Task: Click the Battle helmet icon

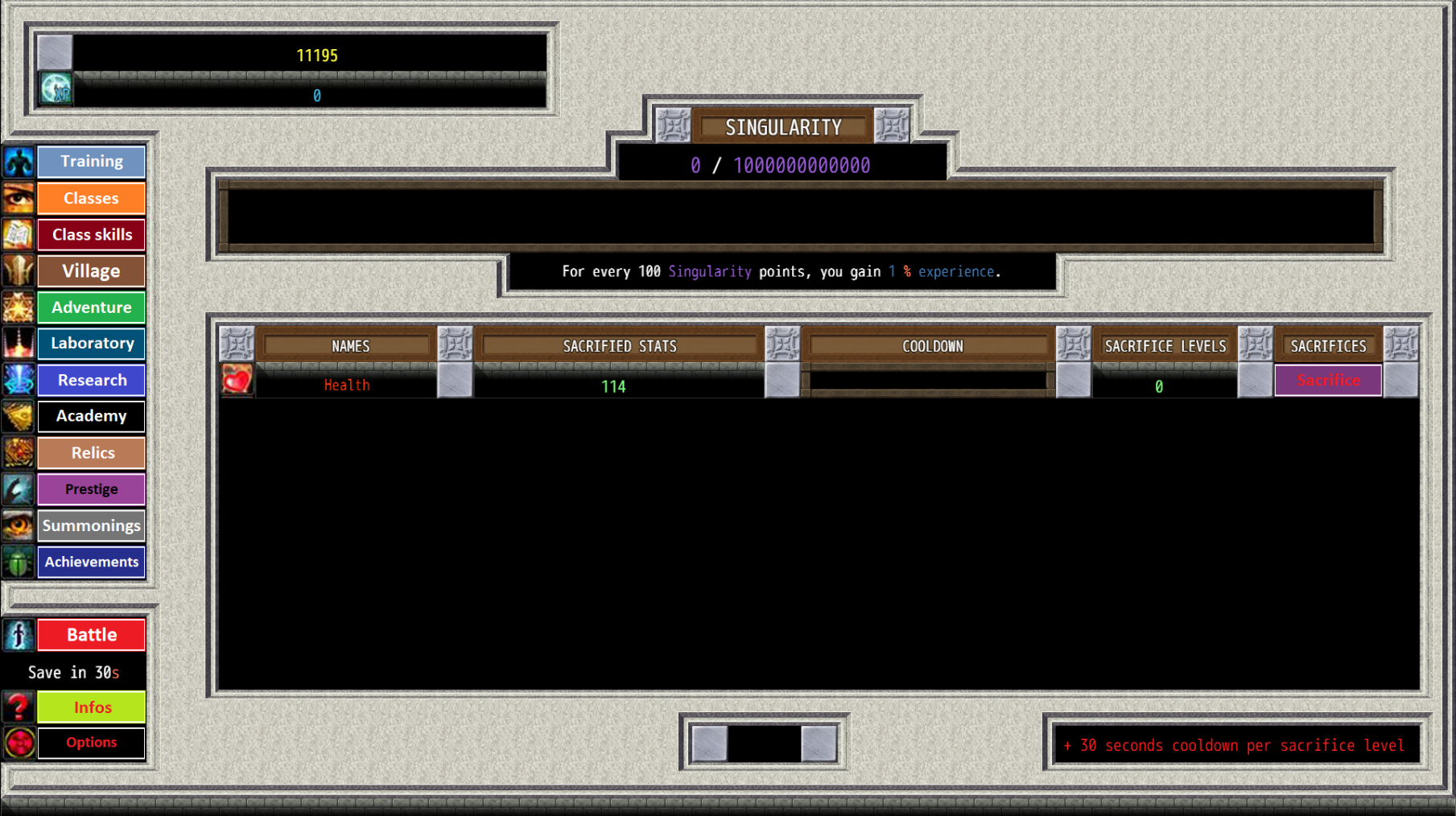Action: tap(19, 634)
